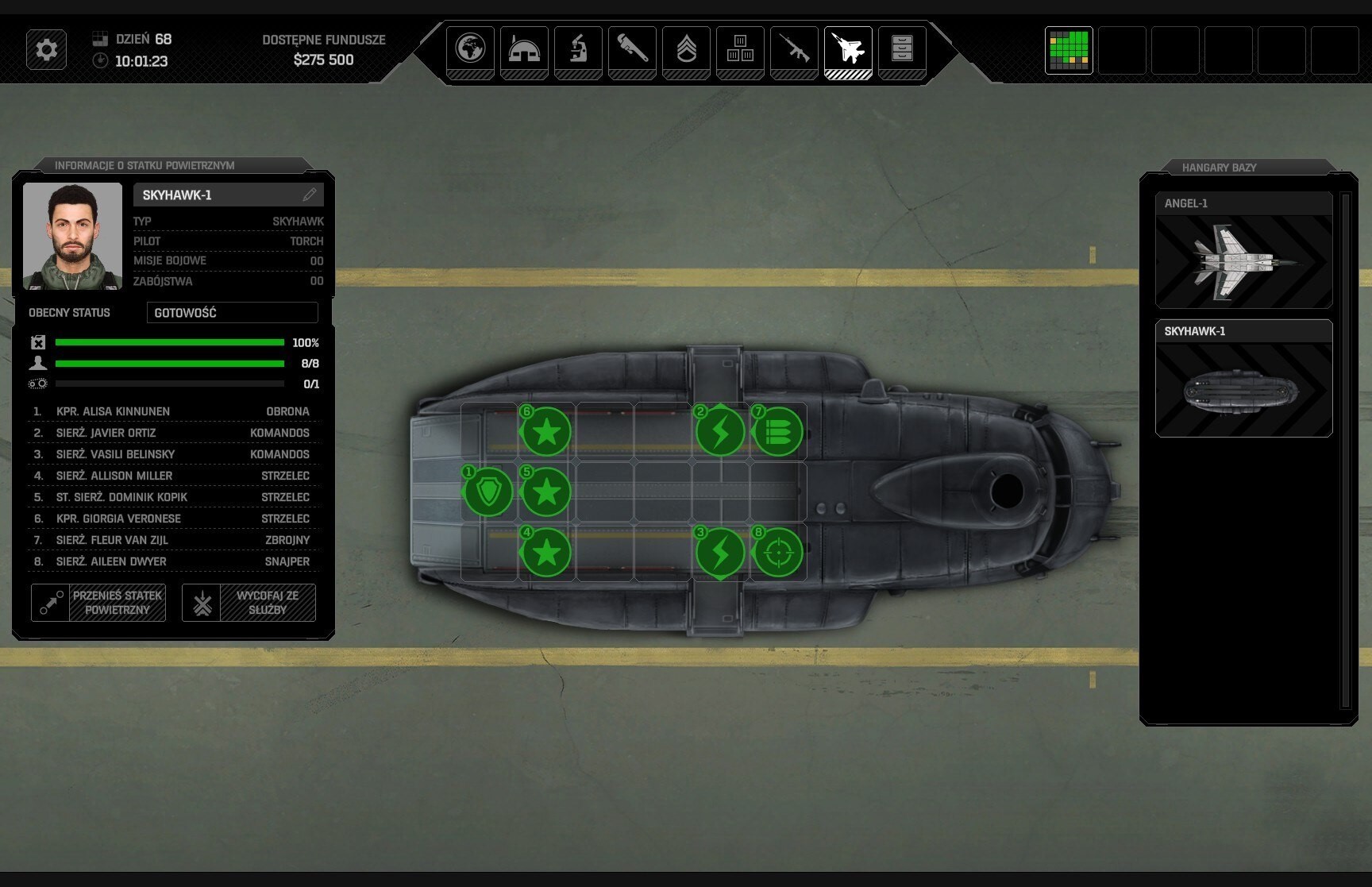Show the soldiers rank chevron tab
The image size is (1372, 887).
[x=686, y=49]
